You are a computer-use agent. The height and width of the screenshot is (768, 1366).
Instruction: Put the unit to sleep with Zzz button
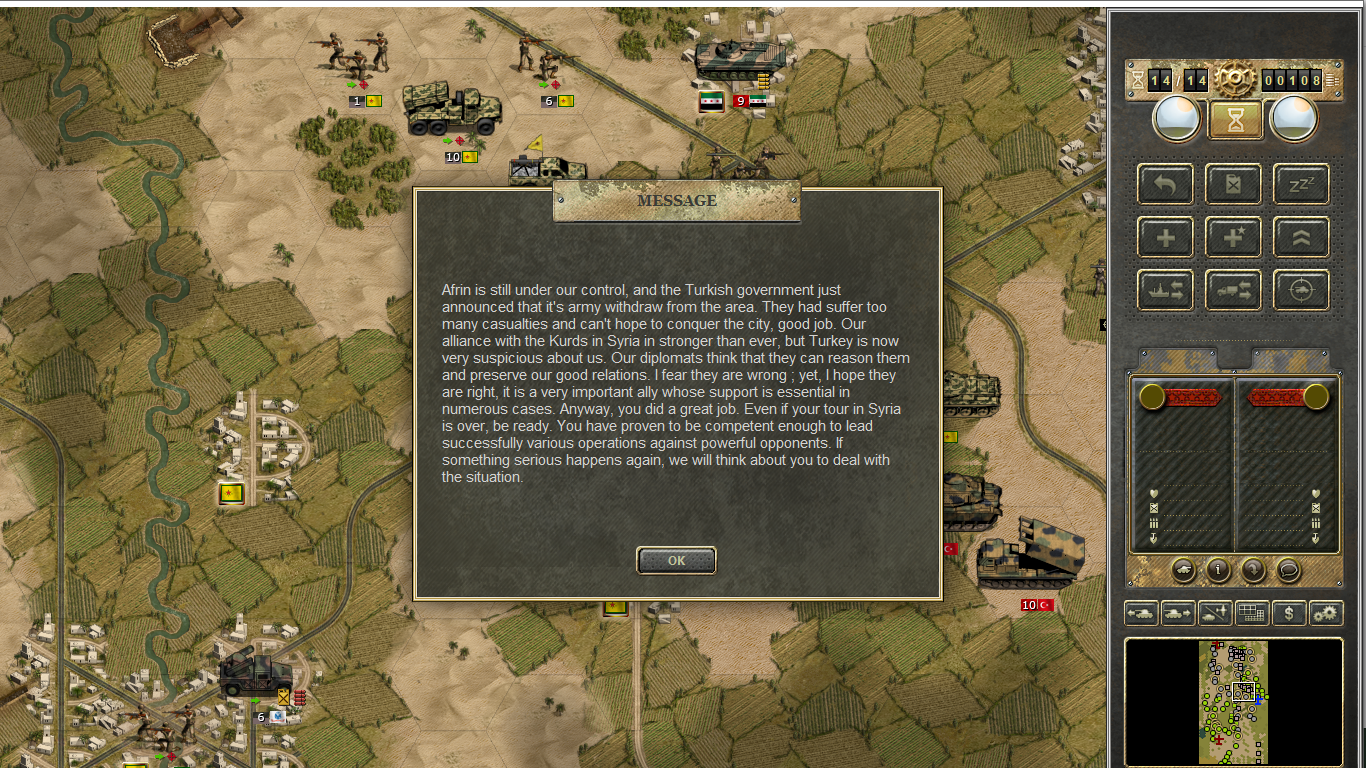(x=1301, y=184)
